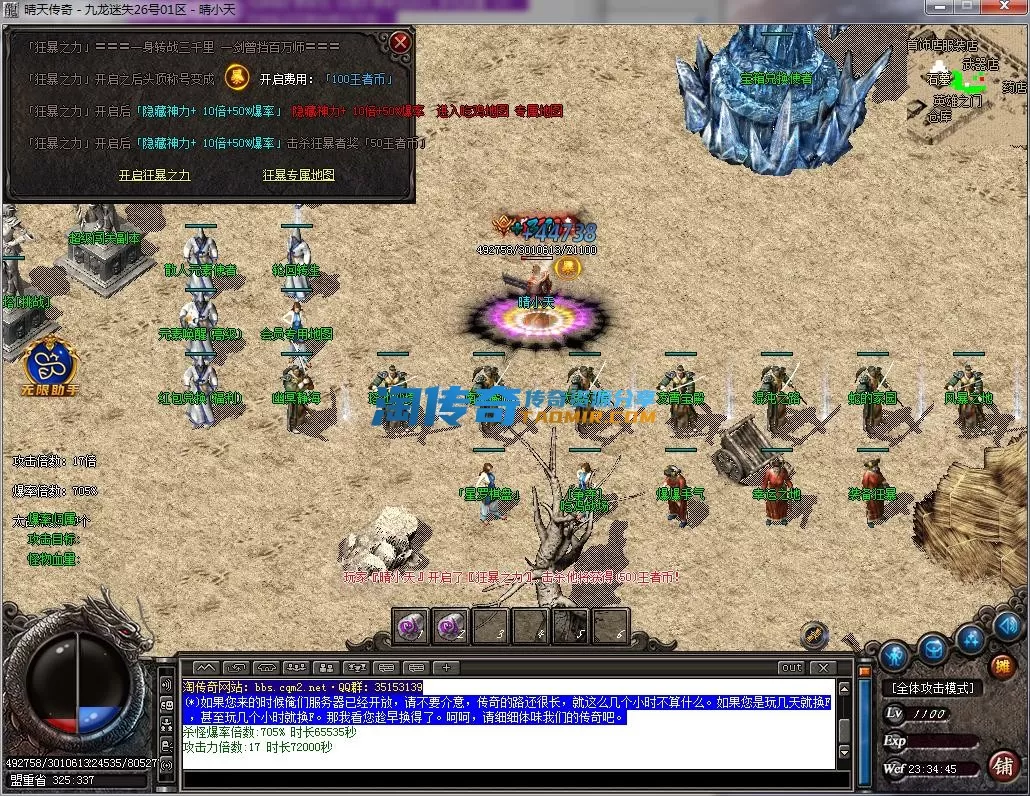Screen dimensions: 1030x796
Task: Click the OUT button on the chat bar
Action: click(x=791, y=667)
